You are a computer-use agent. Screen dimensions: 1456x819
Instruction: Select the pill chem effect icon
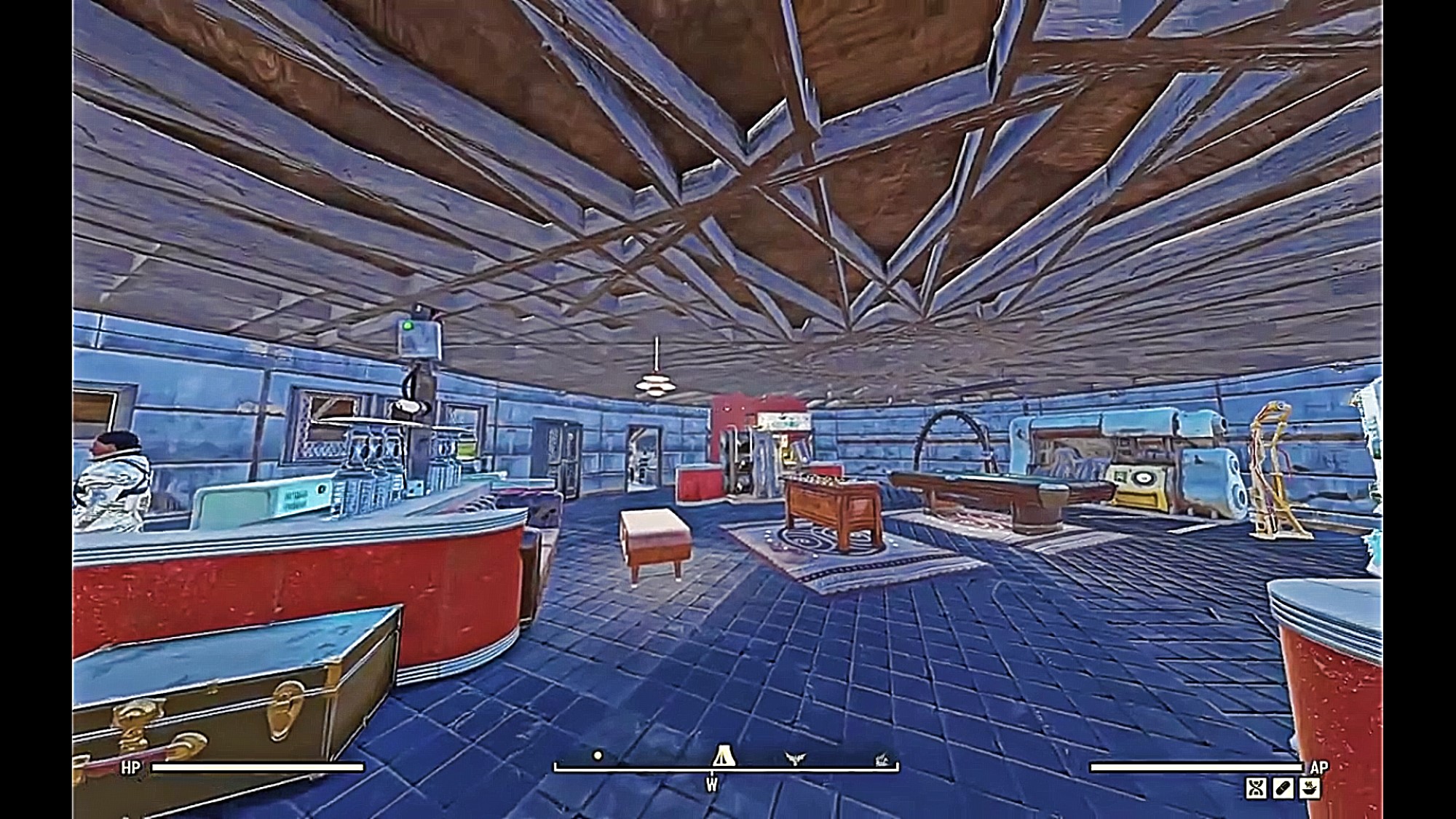1283,788
